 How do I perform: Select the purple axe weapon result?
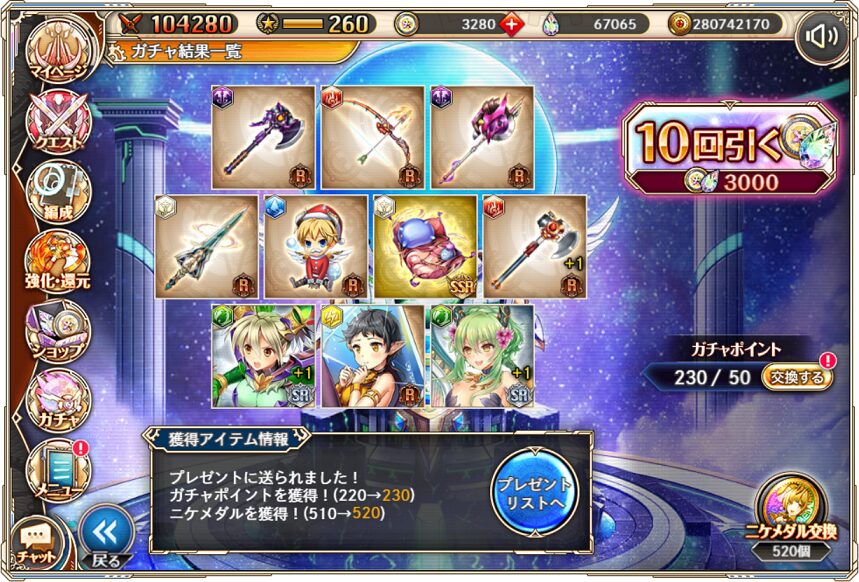(x=263, y=137)
